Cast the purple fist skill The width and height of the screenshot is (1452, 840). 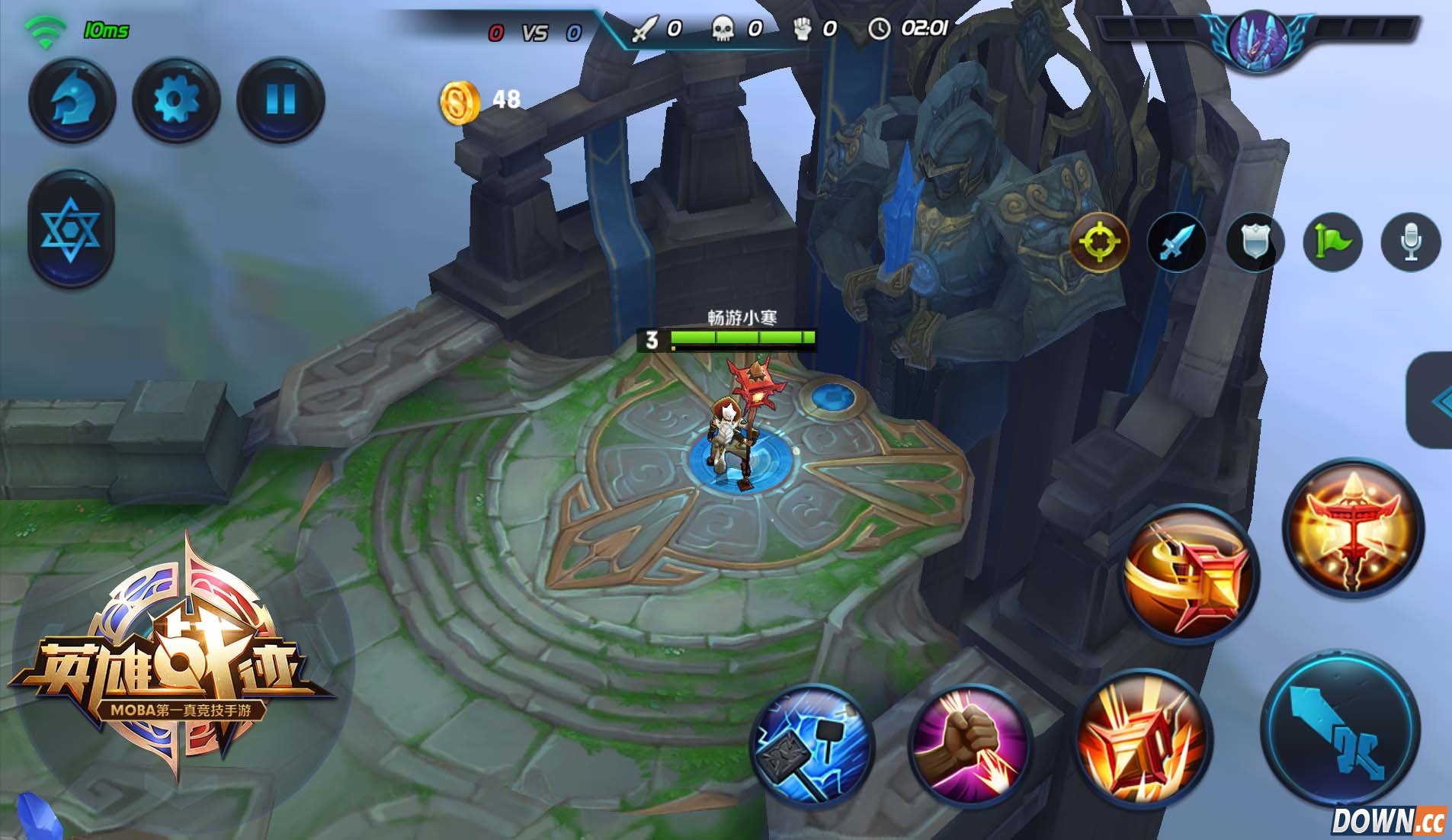[x=969, y=743]
